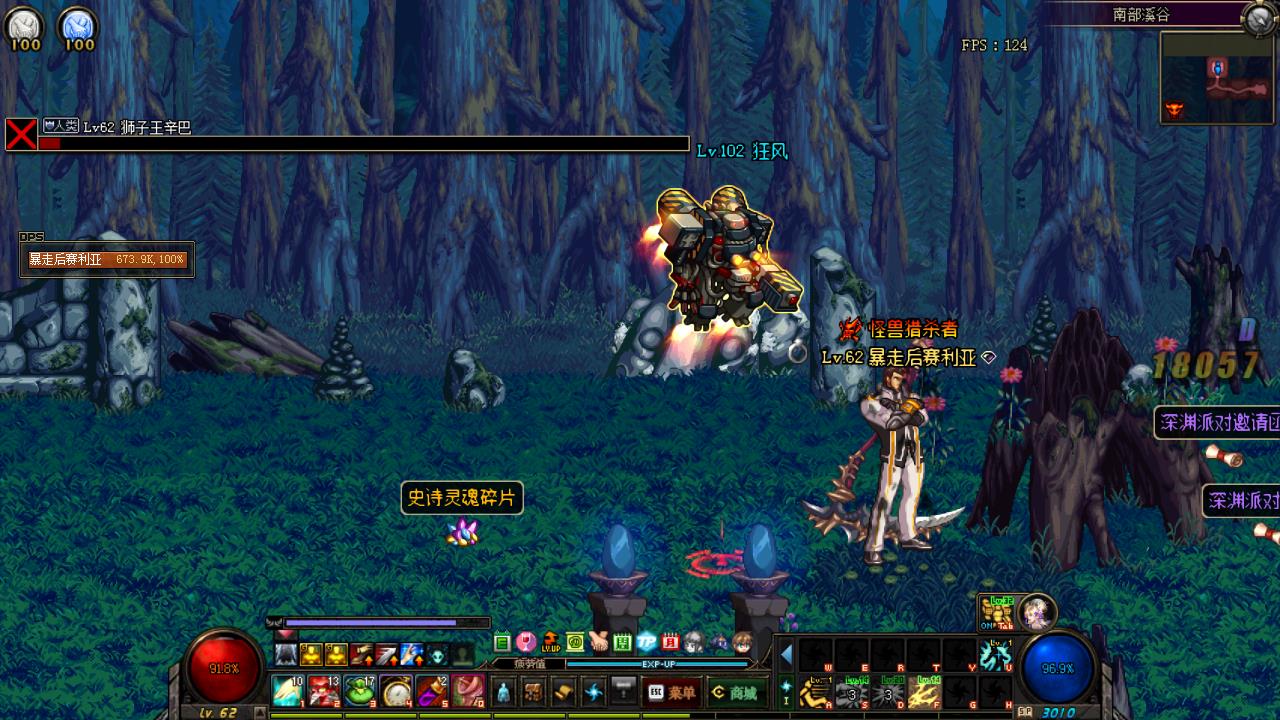This screenshot has height=720, width=1280.
Task: Open the TP icon in the icon row
Action: (x=647, y=642)
